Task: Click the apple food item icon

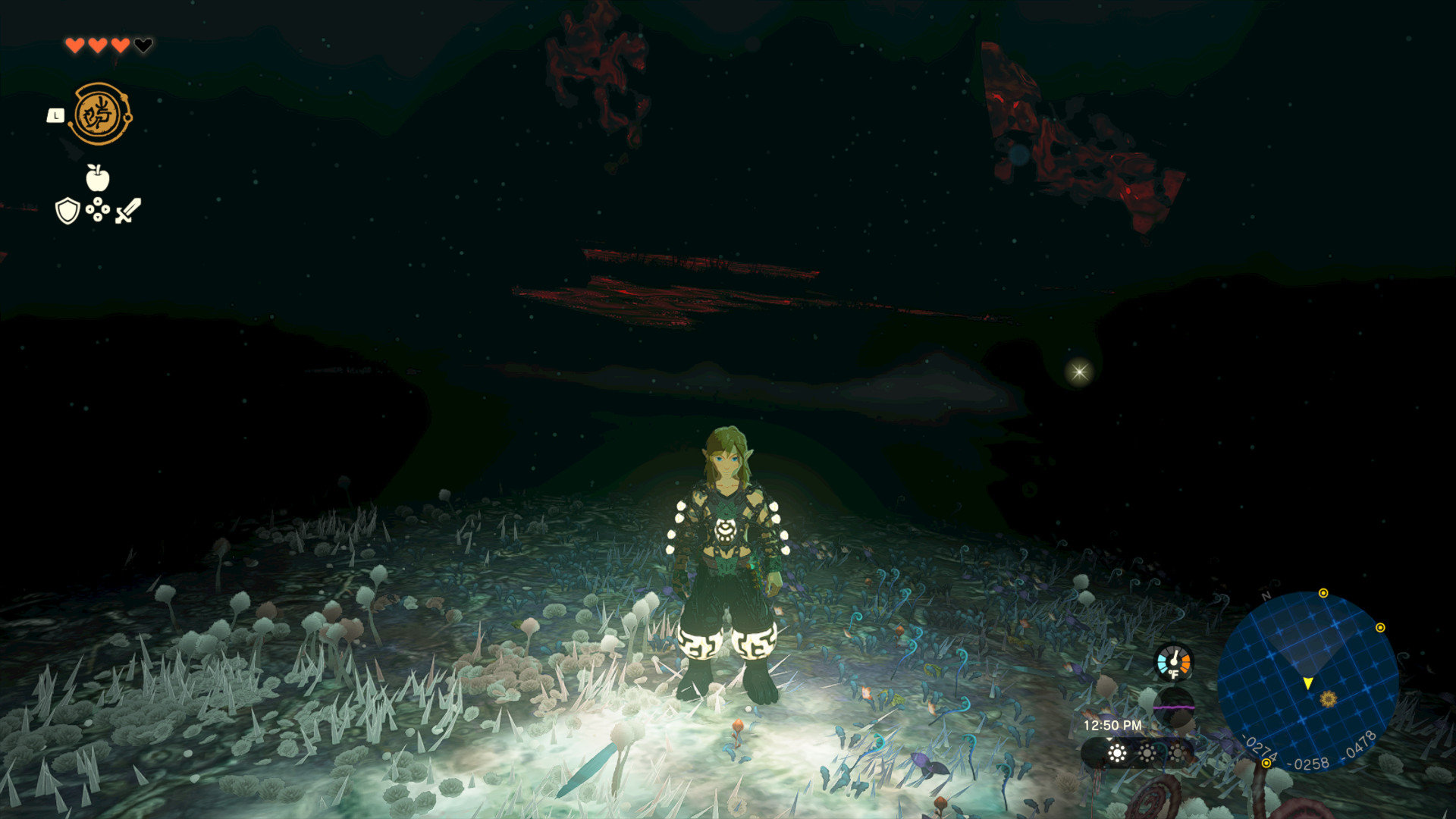Action: (x=96, y=176)
